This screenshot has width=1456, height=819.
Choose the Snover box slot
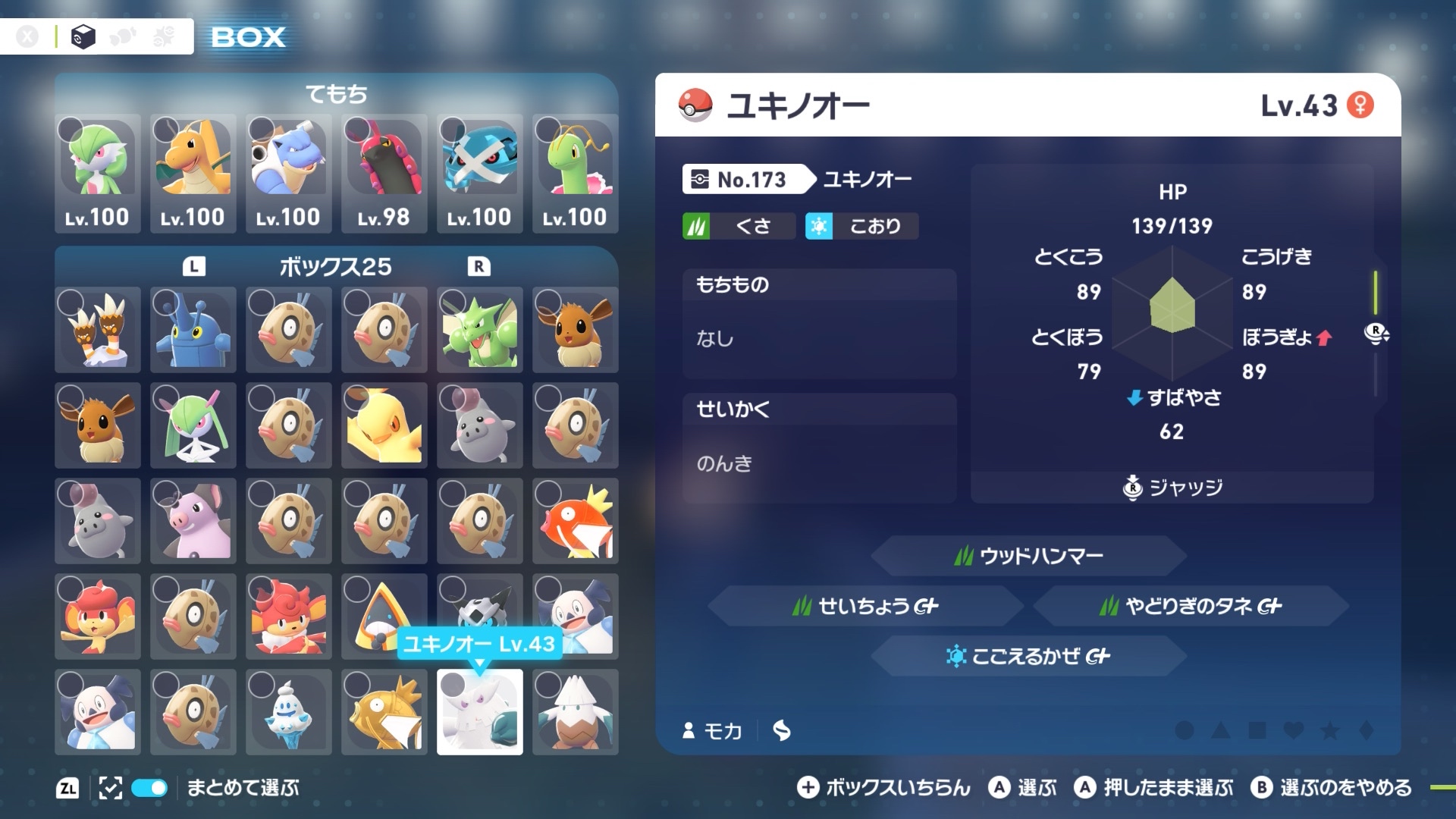click(x=576, y=712)
